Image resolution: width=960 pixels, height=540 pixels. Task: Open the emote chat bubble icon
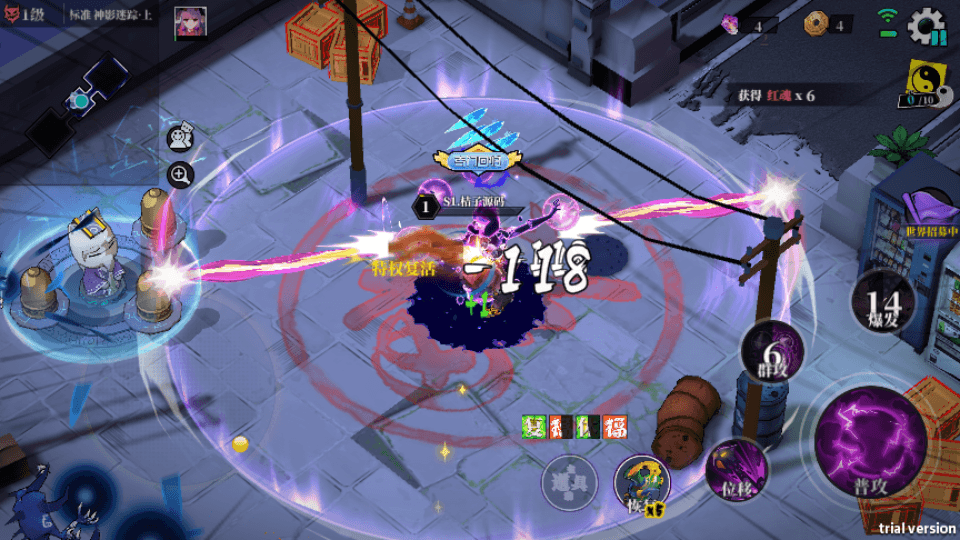click(180, 138)
